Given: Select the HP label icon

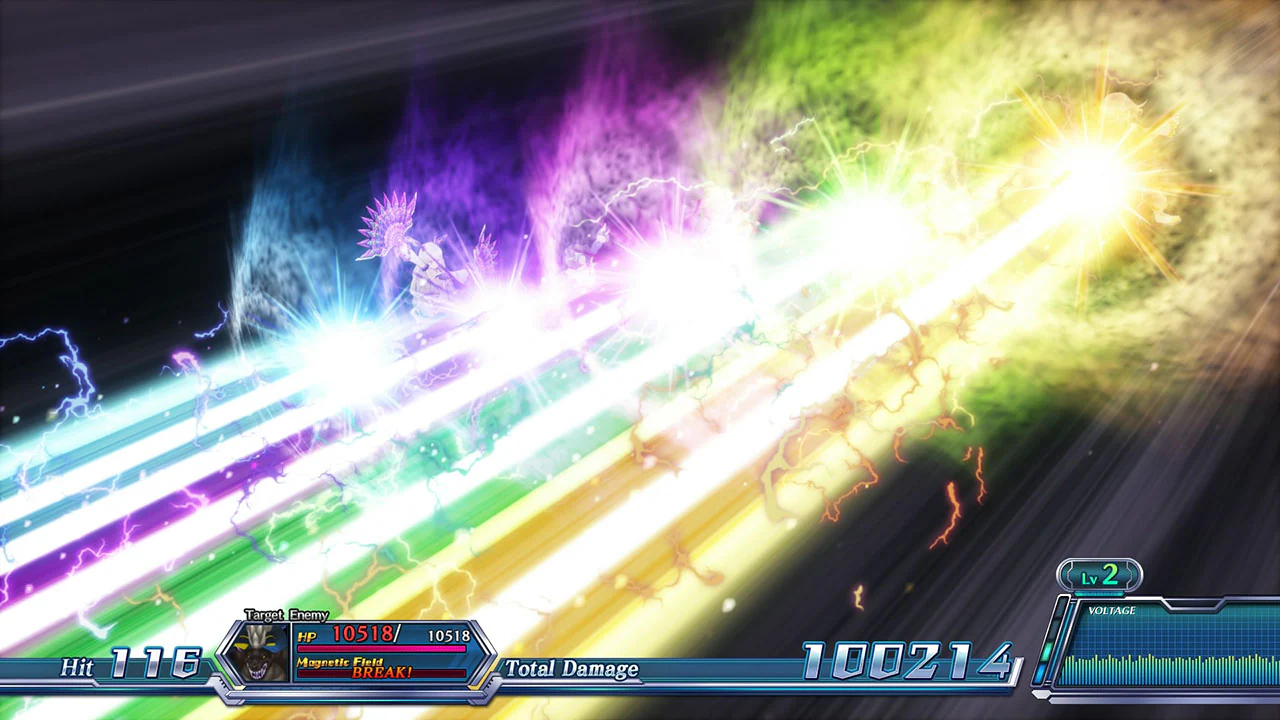Looking at the screenshot, I should coord(307,635).
